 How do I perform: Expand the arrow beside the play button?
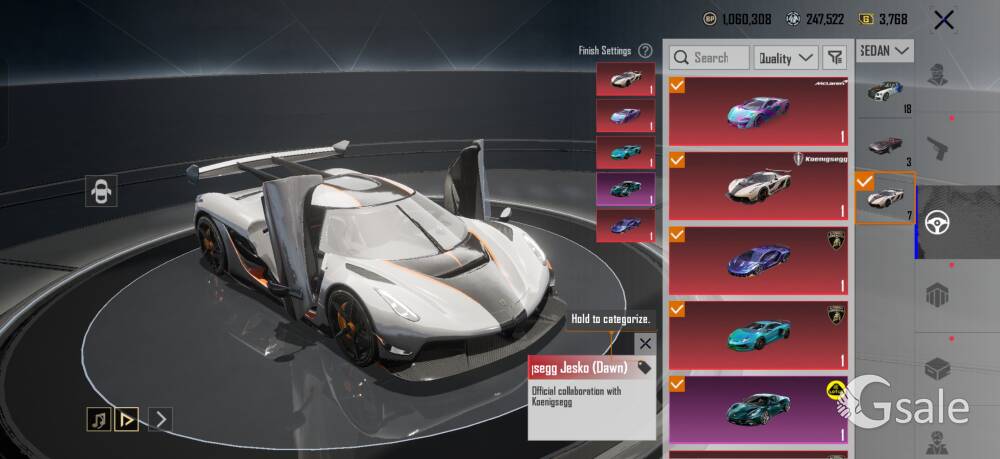point(160,419)
